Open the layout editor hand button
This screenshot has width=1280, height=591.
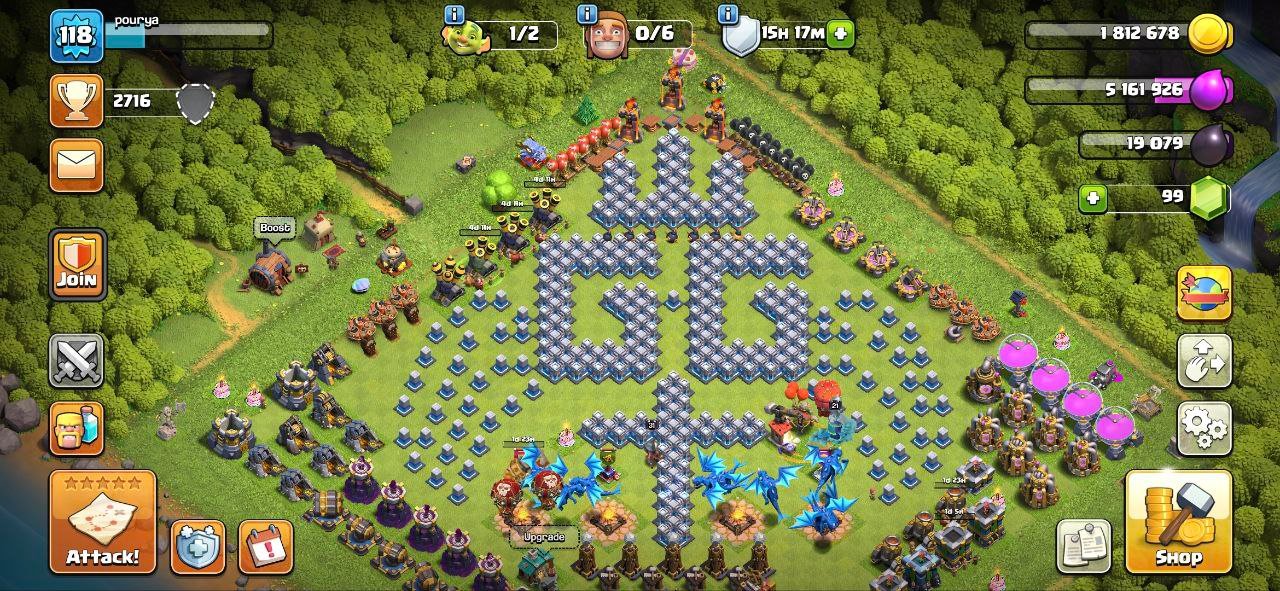(x=1203, y=361)
